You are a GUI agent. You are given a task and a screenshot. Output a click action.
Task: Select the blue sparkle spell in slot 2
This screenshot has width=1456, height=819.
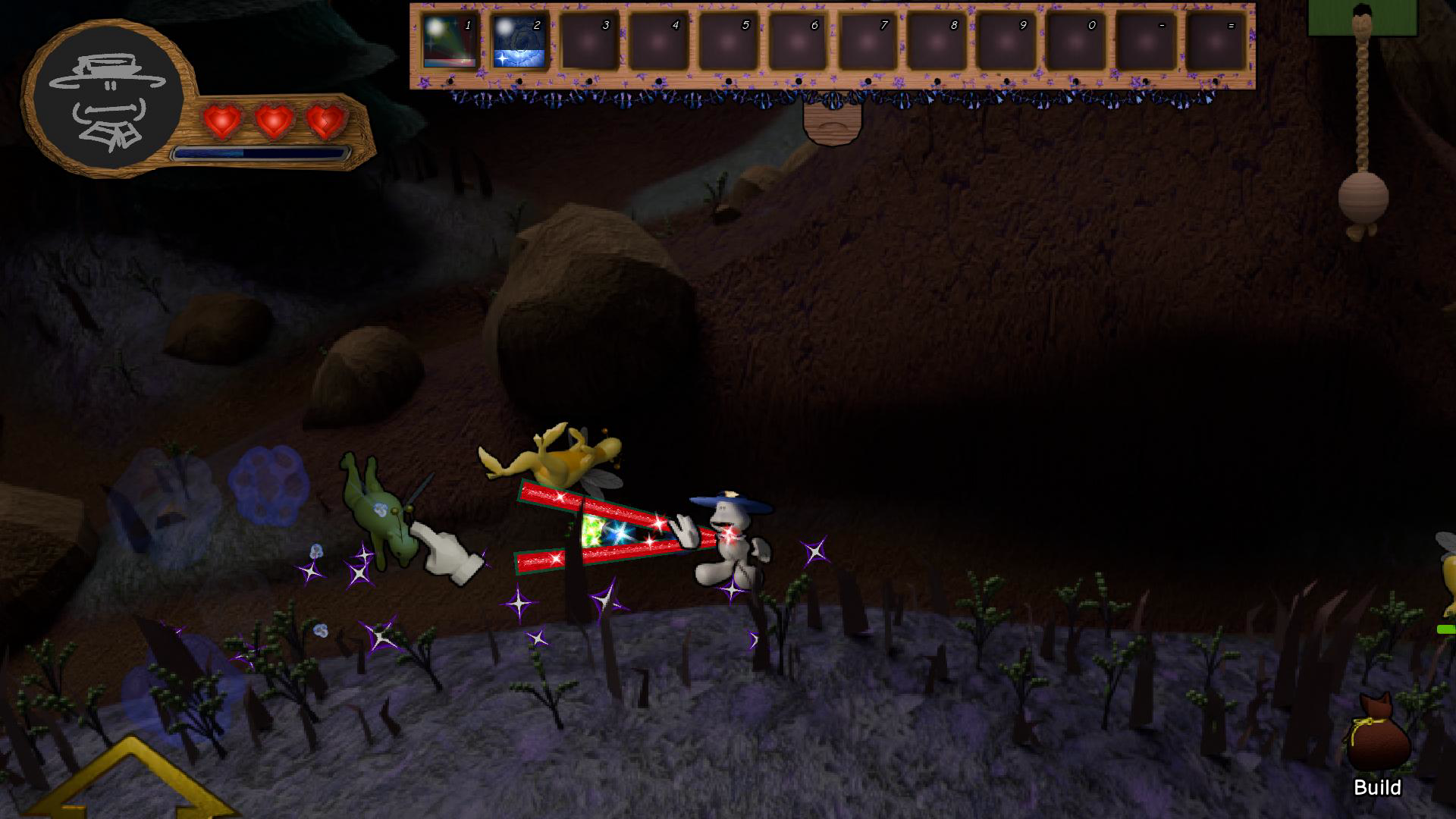(519, 42)
